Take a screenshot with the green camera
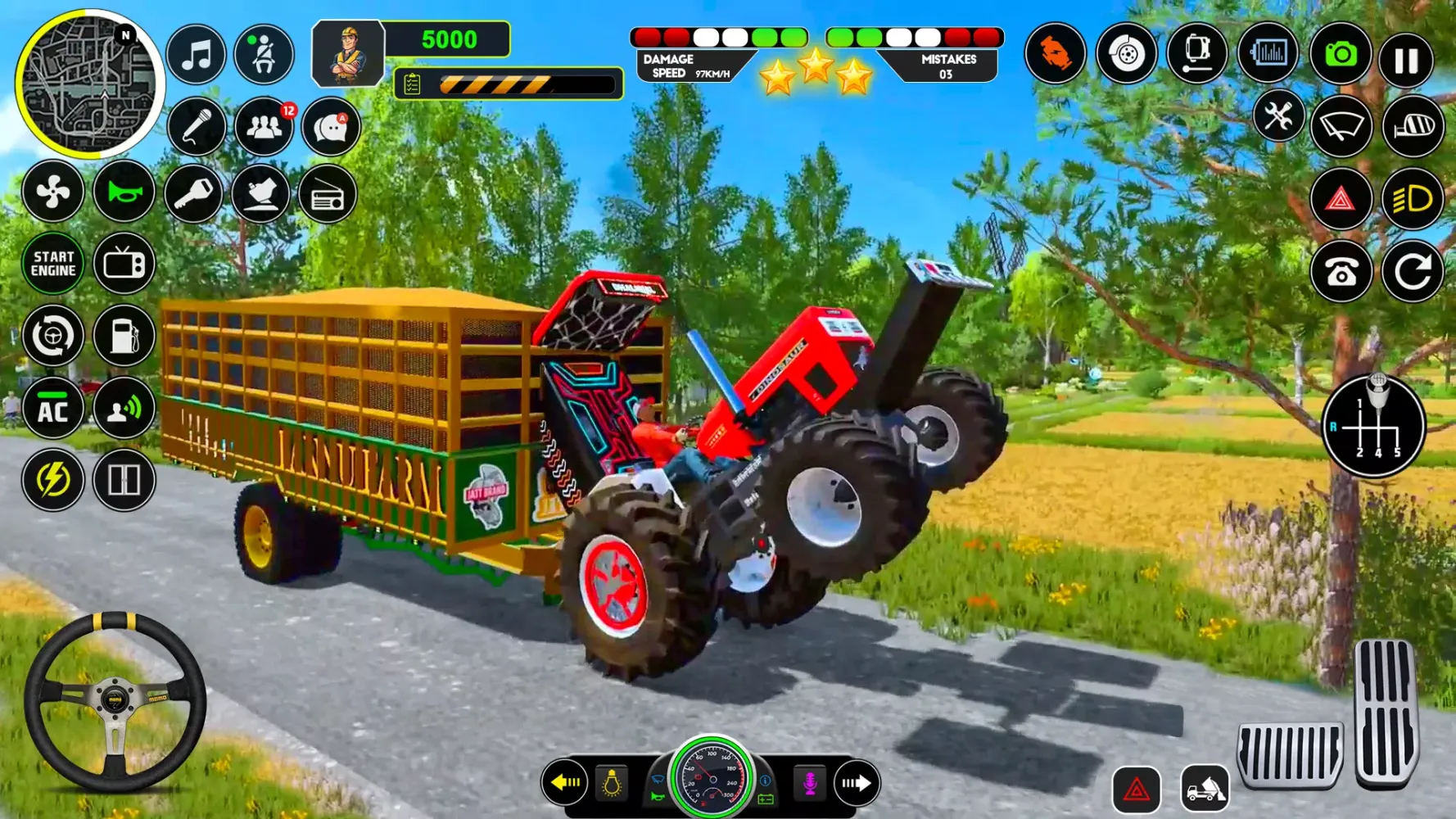 click(x=1341, y=55)
